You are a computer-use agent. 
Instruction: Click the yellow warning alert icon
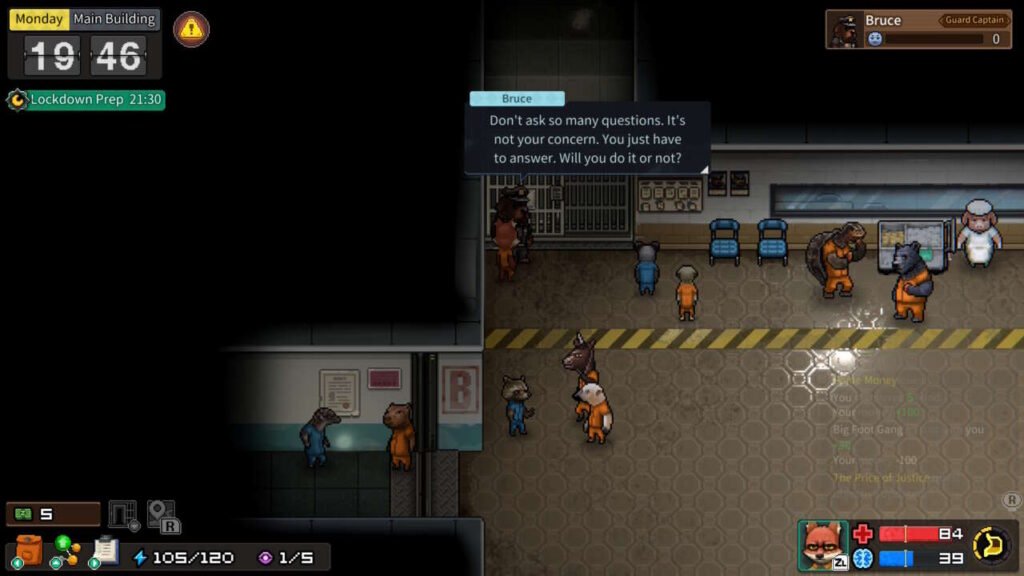click(191, 29)
